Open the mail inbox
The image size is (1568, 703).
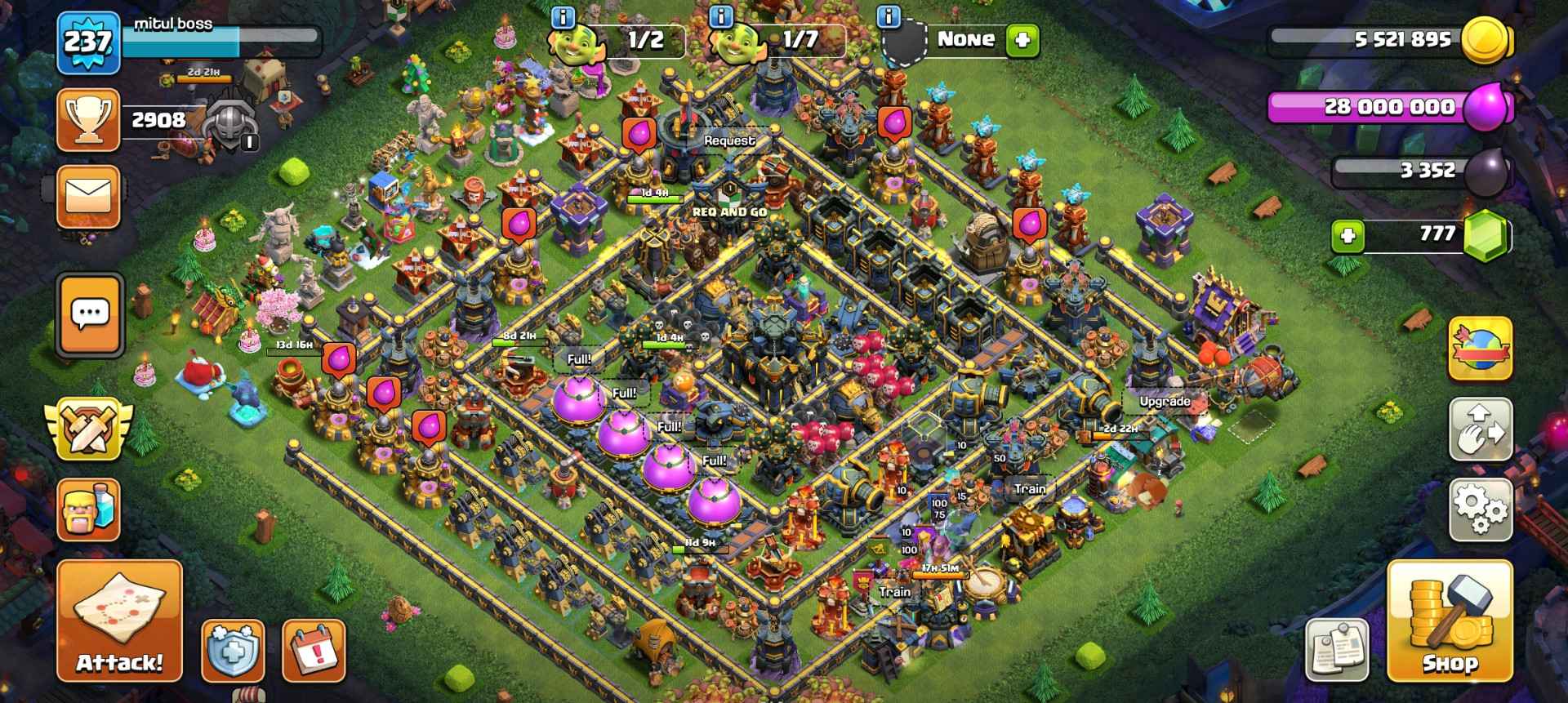pyautogui.click(x=88, y=197)
